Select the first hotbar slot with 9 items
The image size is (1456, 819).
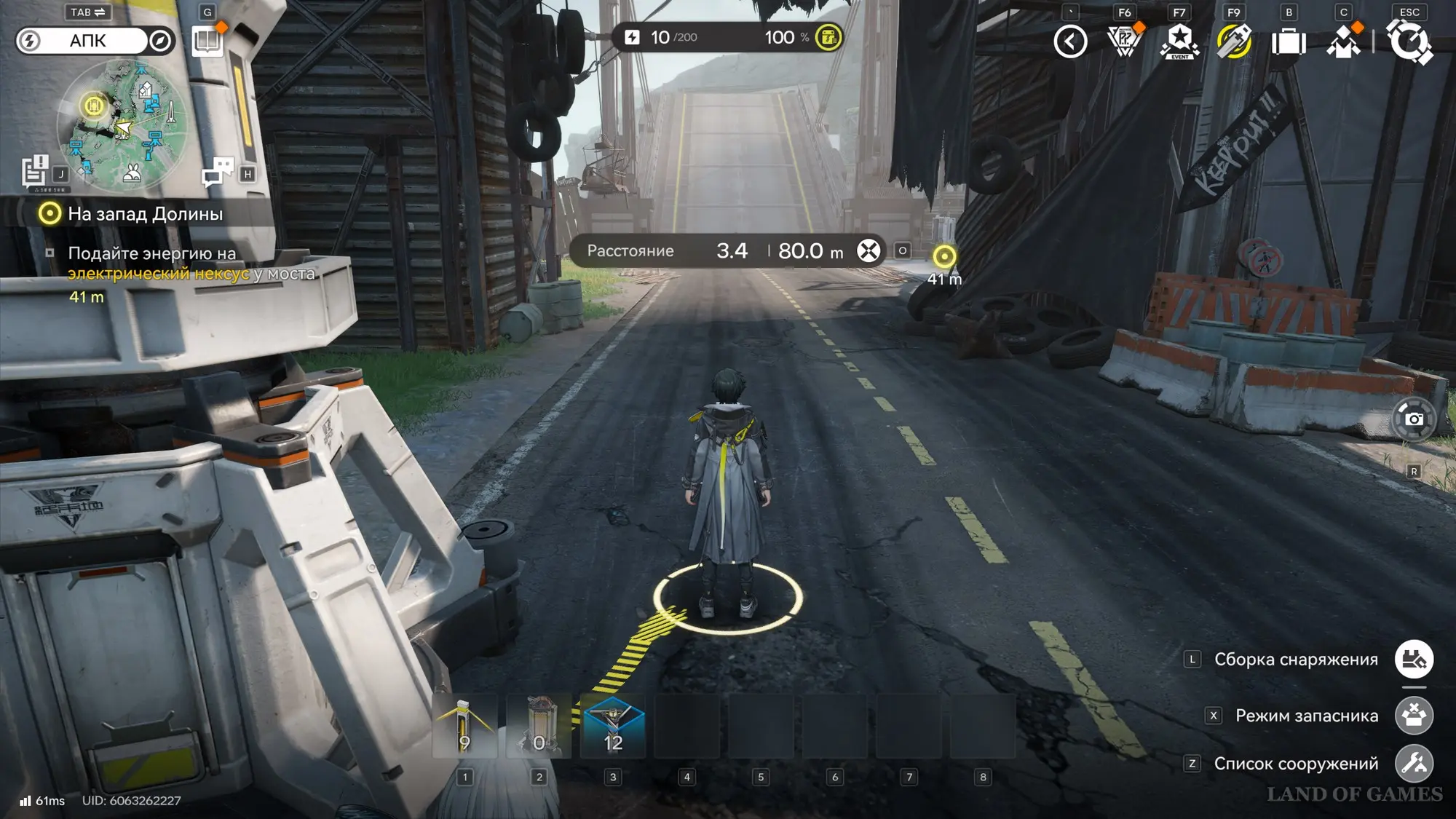(x=465, y=727)
